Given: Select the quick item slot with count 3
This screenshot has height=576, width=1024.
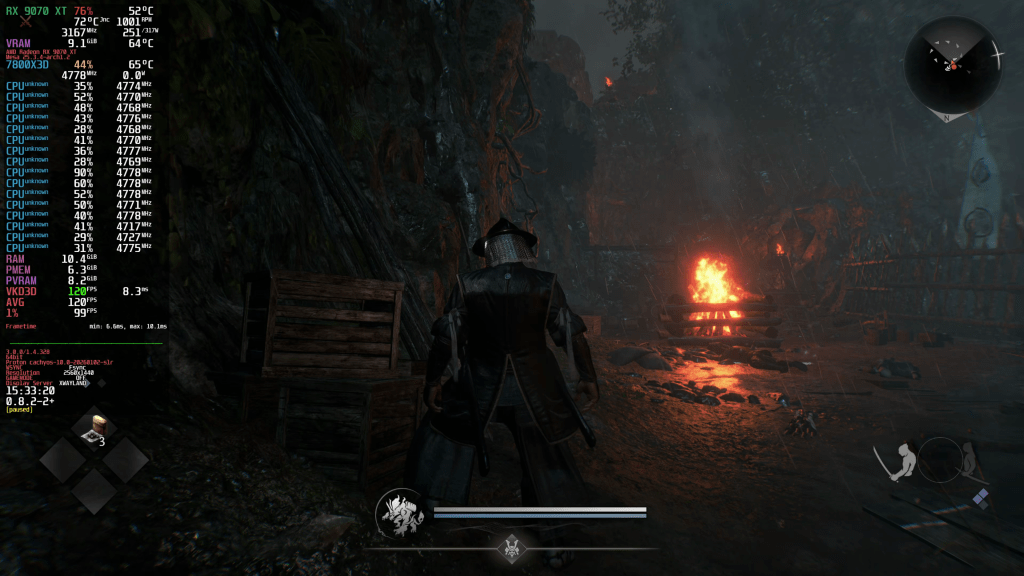Looking at the screenshot, I should pyautogui.click(x=97, y=428).
